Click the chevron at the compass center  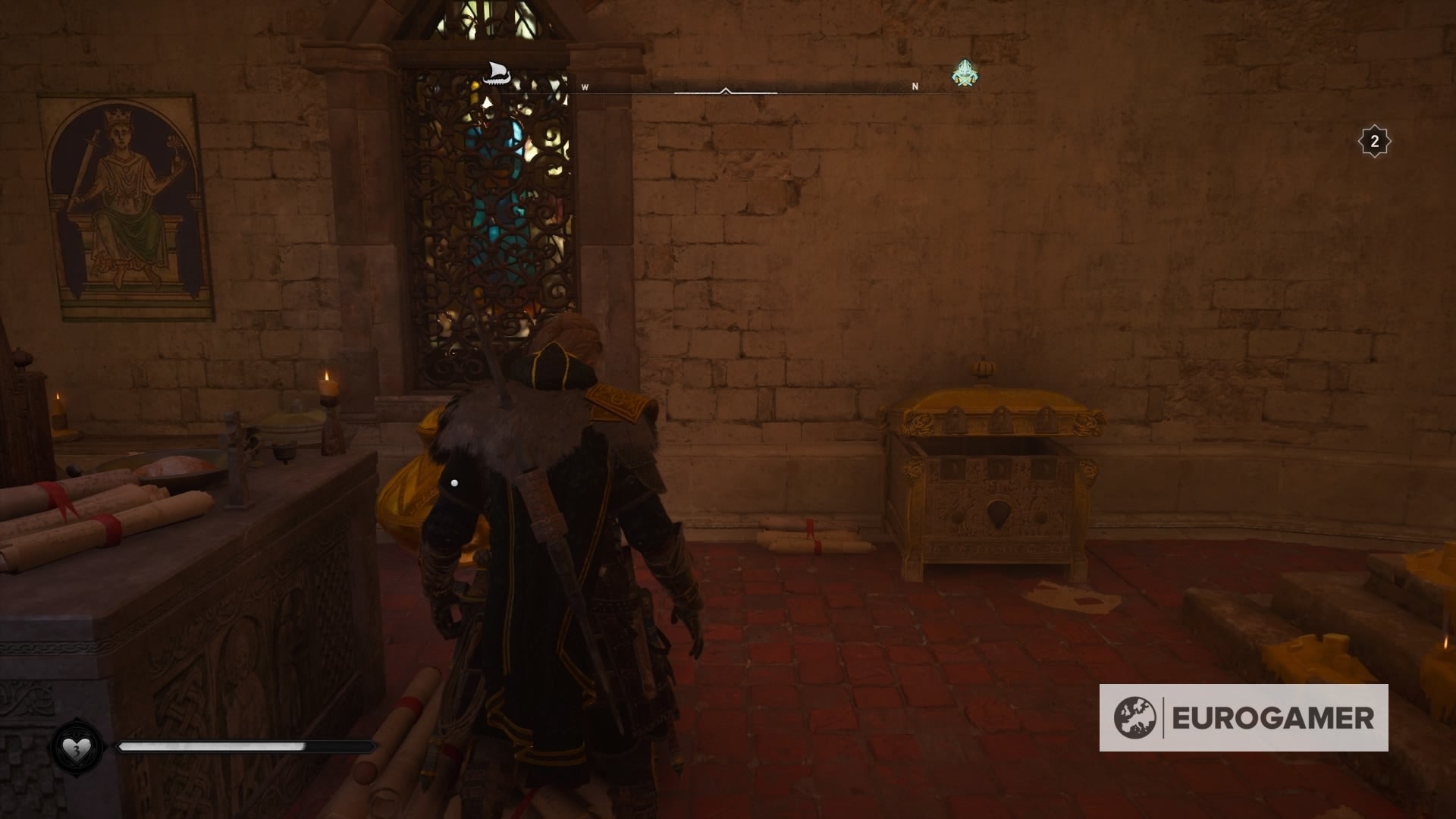pos(726,89)
